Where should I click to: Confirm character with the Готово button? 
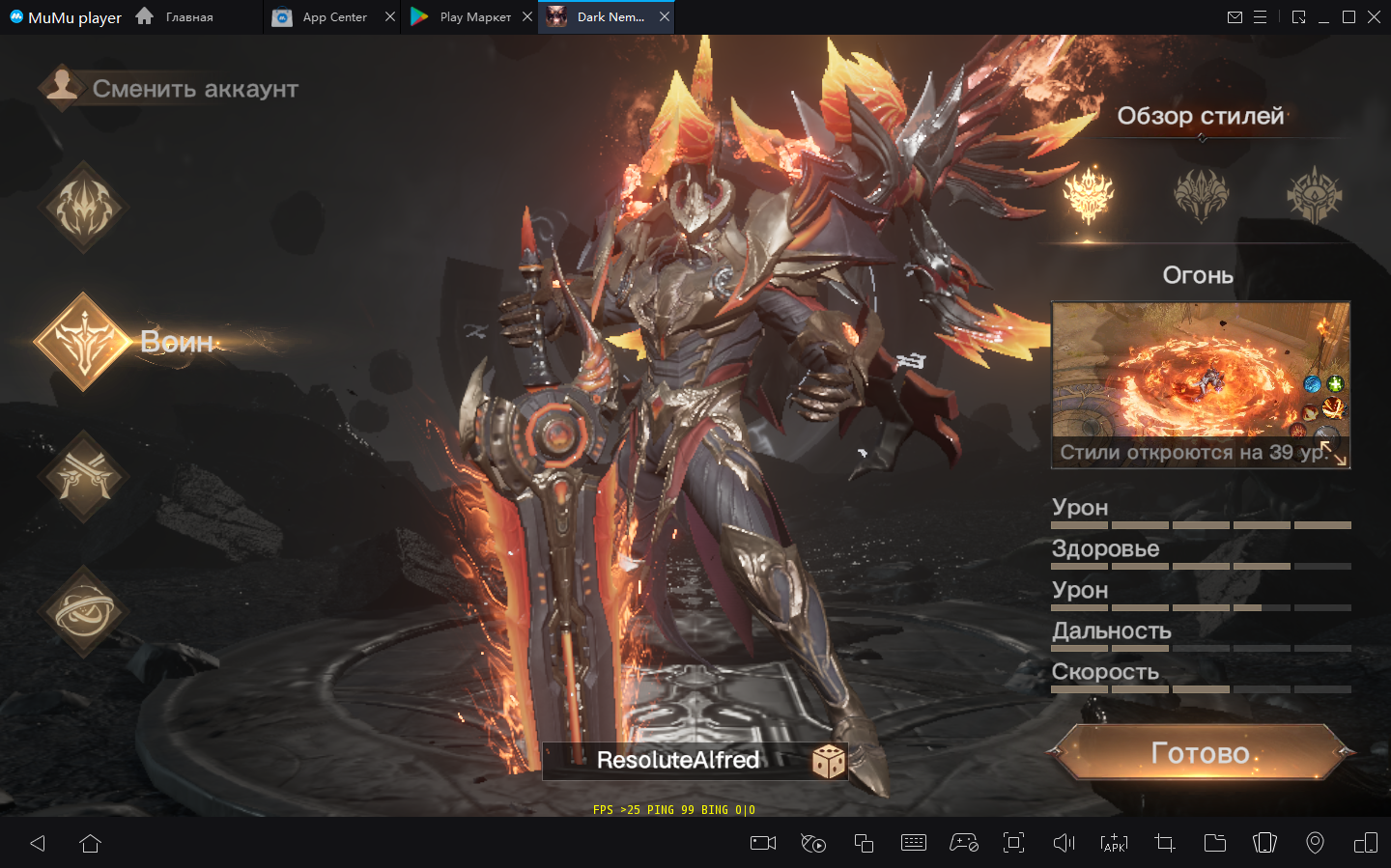pyautogui.click(x=1201, y=753)
